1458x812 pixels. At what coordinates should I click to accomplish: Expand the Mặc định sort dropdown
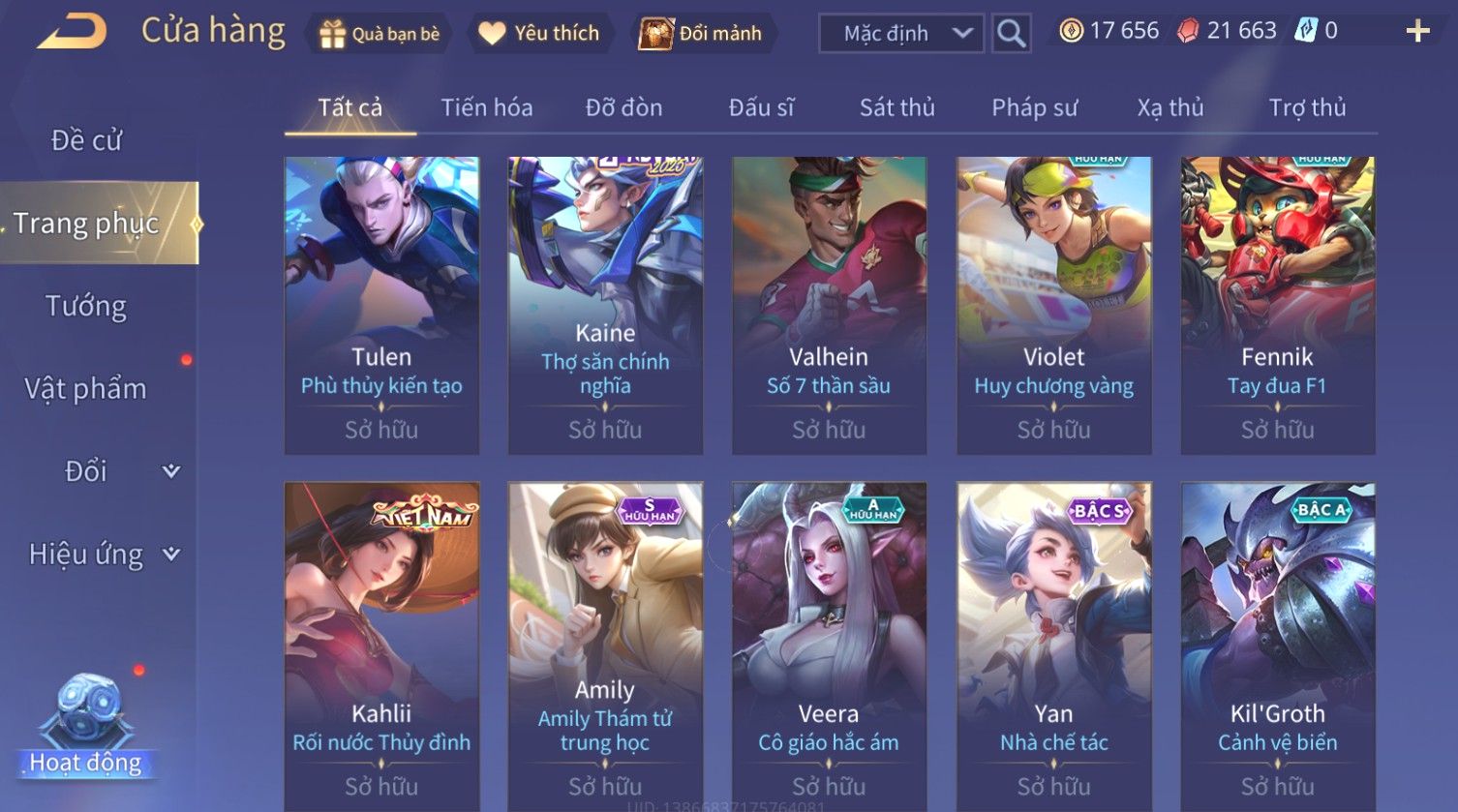(900, 34)
